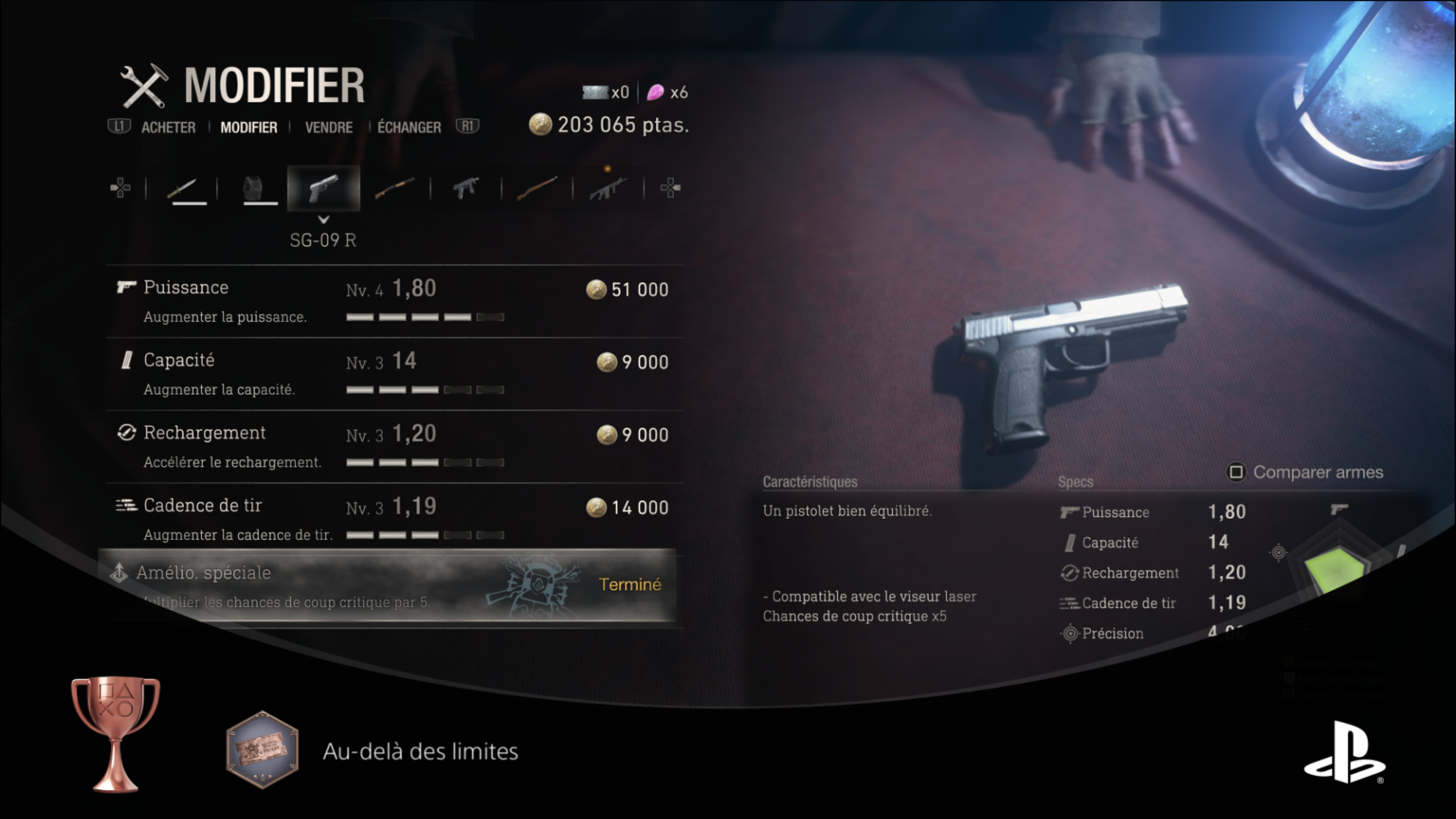The width and height of the screenshot is (1456, 819).
Task: Select the SG-09 R pistol icon
Action: [x=323, y=188]
